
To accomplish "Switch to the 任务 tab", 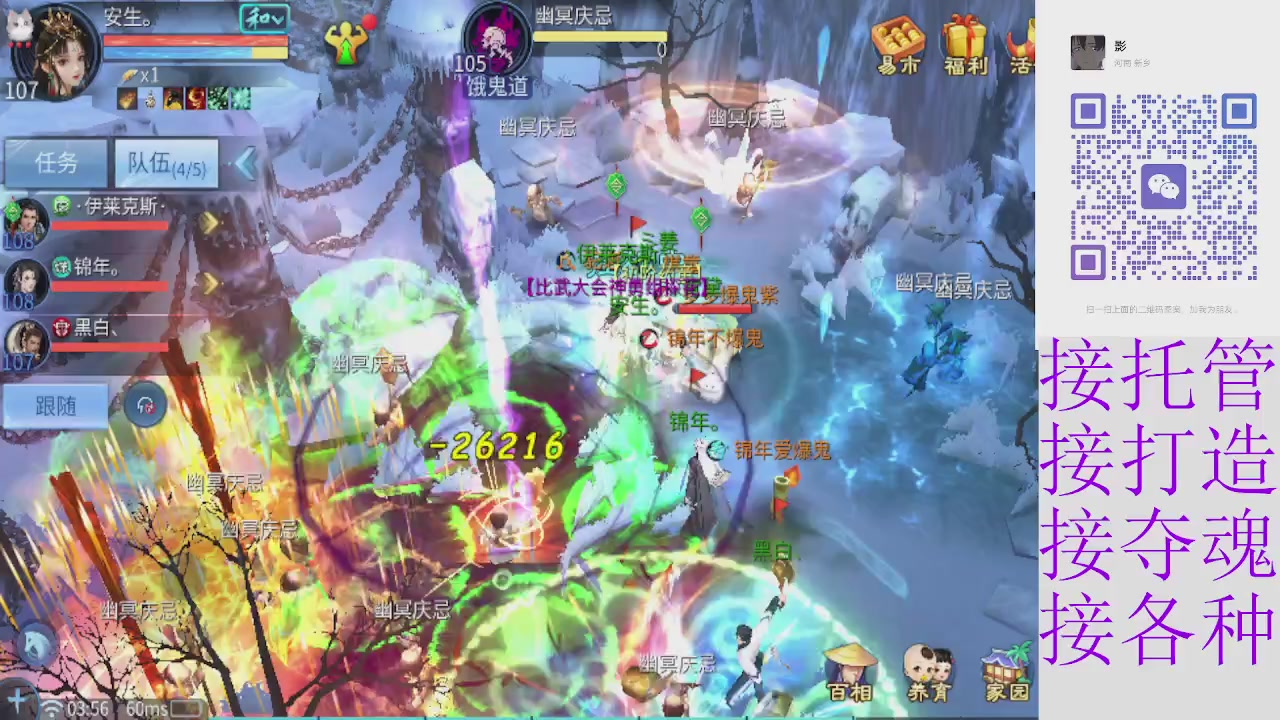I will pyautogui.click(x=55, y=163).
